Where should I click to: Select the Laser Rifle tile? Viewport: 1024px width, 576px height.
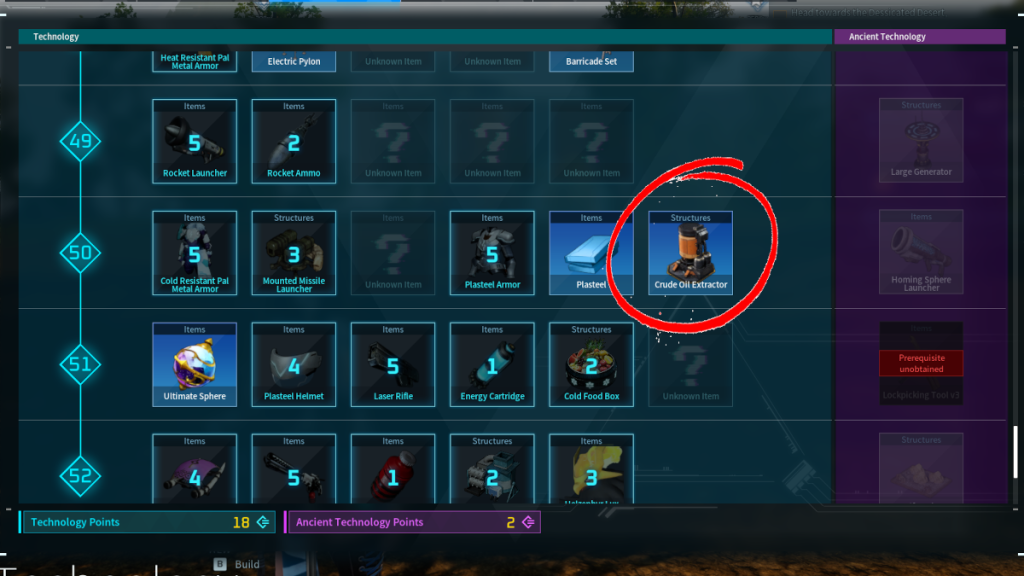coord(393,364)
